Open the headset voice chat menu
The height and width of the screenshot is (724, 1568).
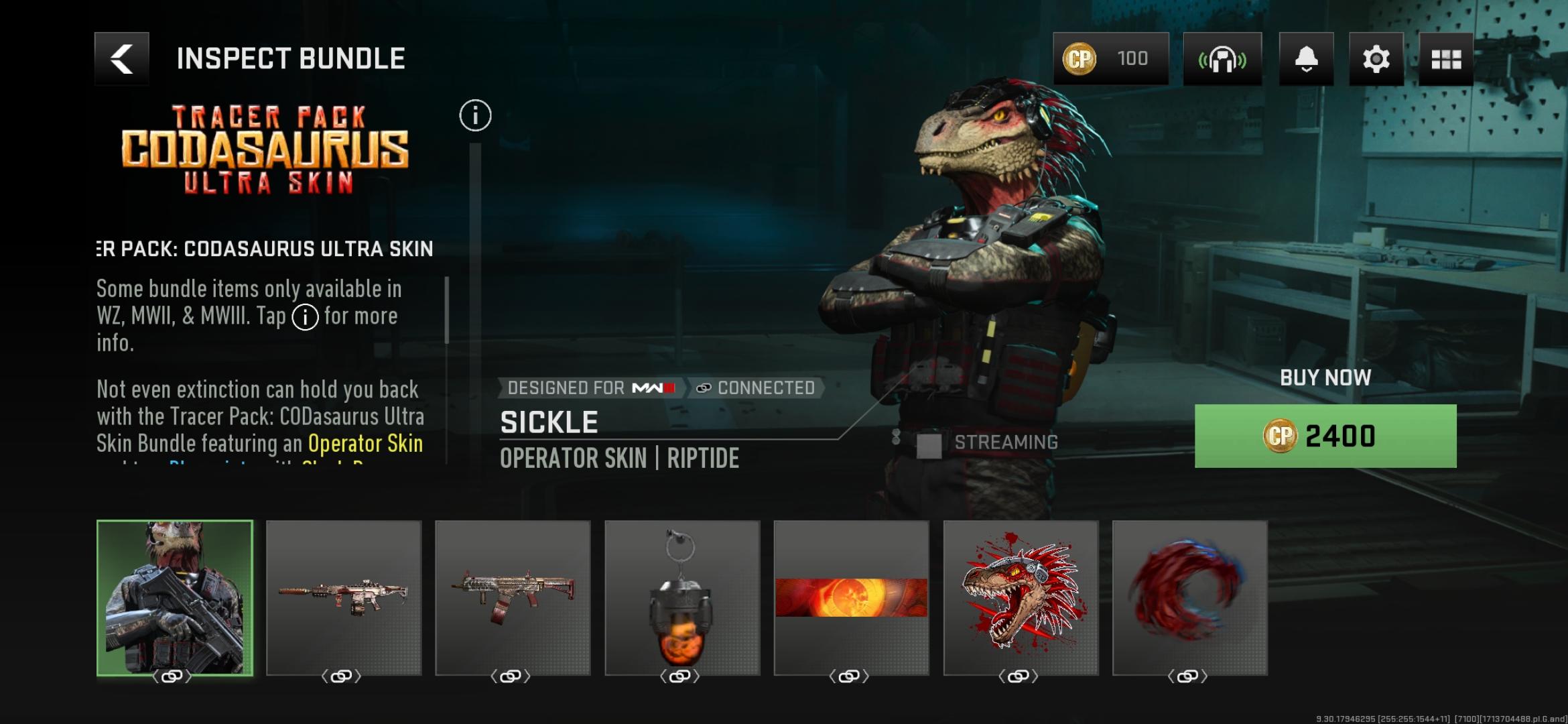[x=1222, y=59]
